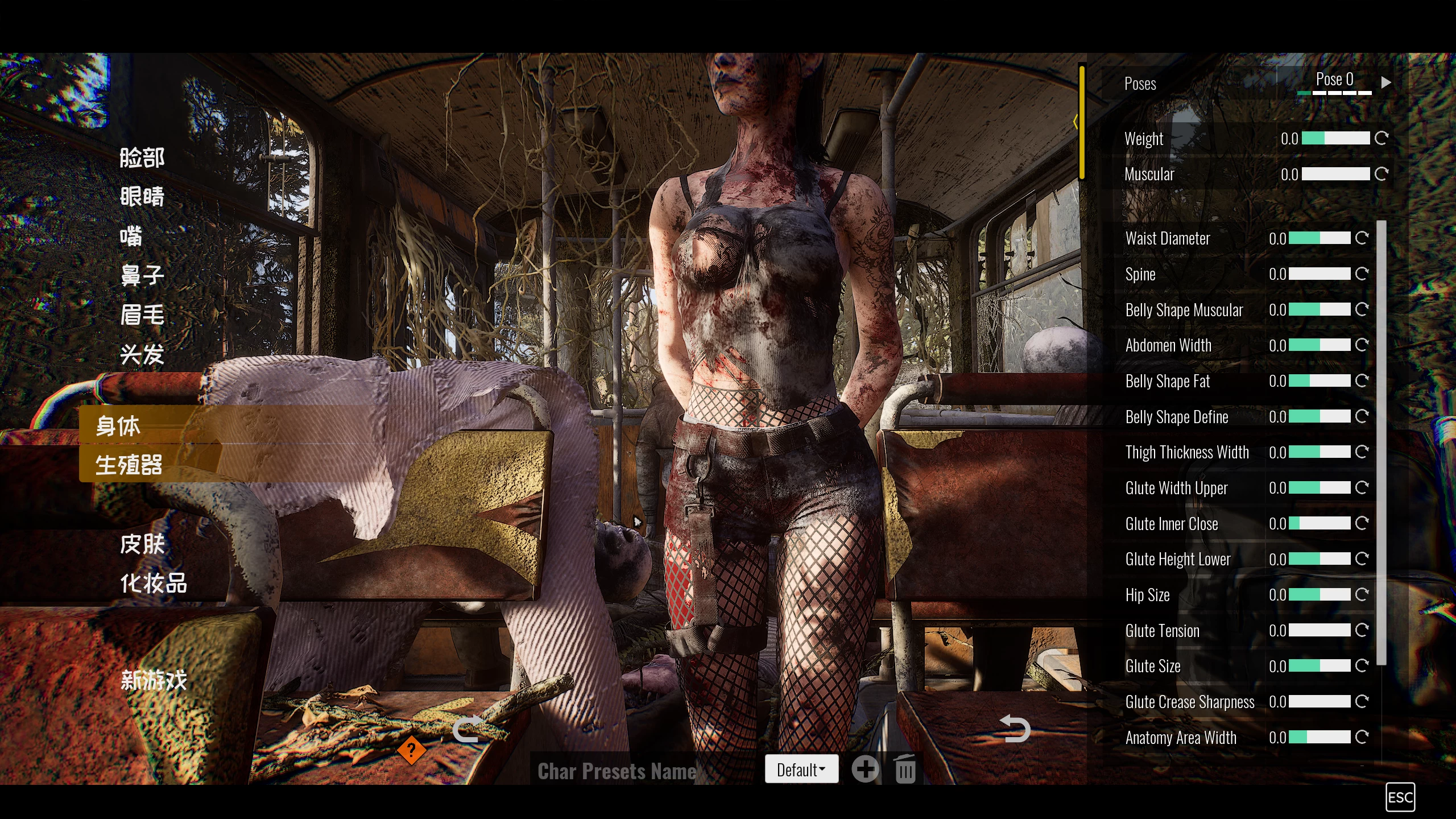
Task: Delete preset using the trash can icon
Action: [x=905, y=770]
